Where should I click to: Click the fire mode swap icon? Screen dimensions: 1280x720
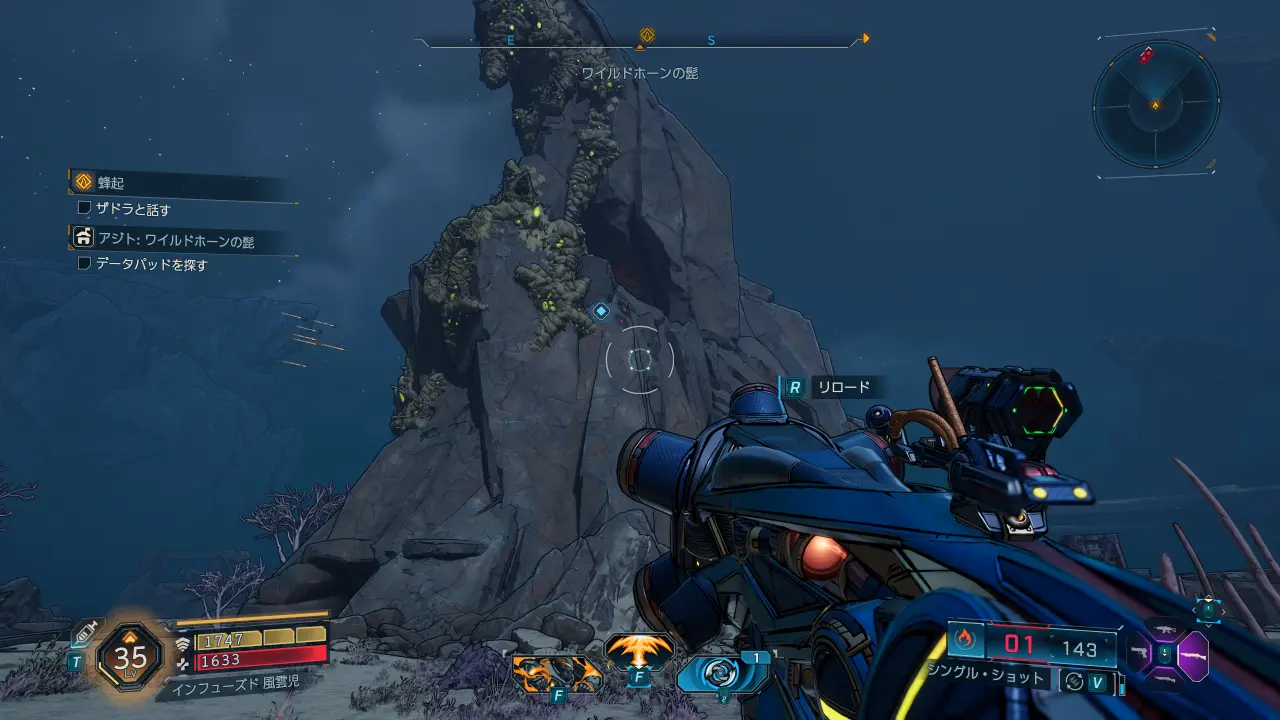(x=1074, y=681)
